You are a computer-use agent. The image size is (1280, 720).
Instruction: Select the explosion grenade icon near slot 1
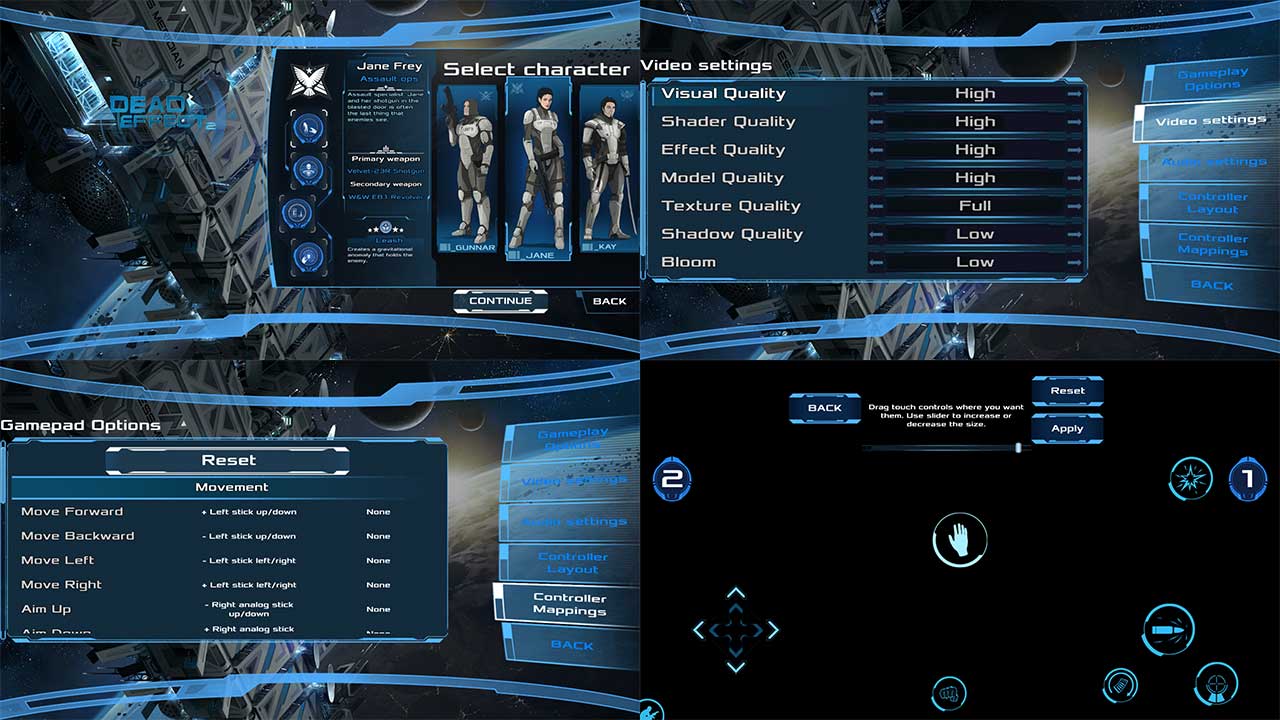(1189, 478)
